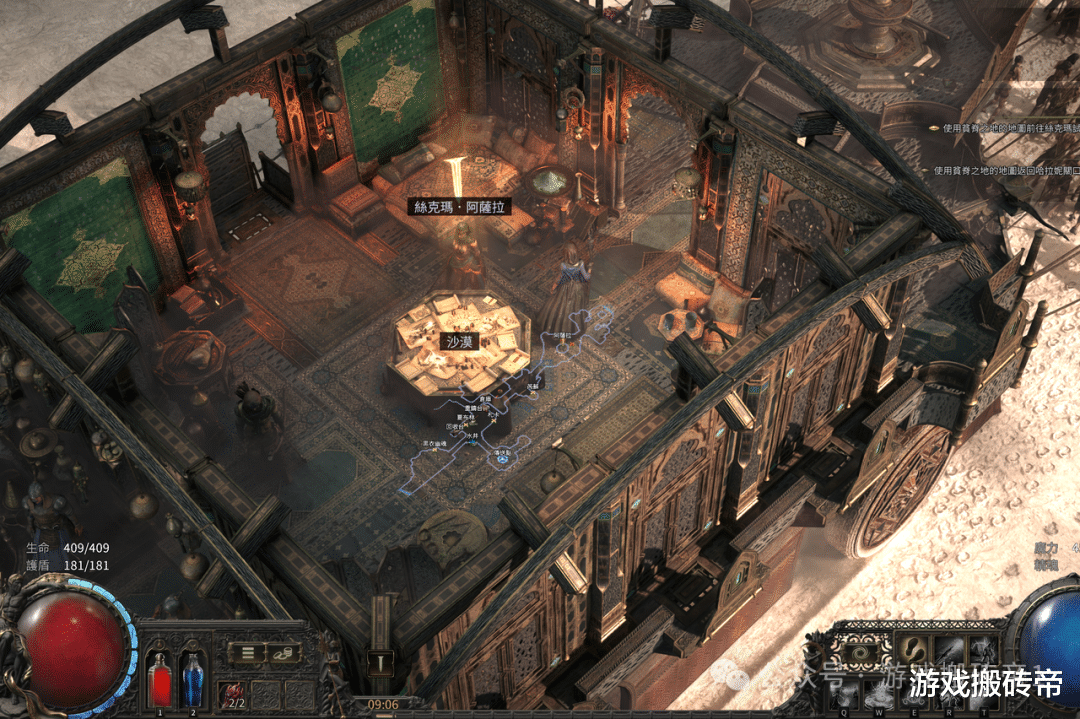
Task: Open the coin stack shop button
Action: pyautogui.click(x=284, y=653)
